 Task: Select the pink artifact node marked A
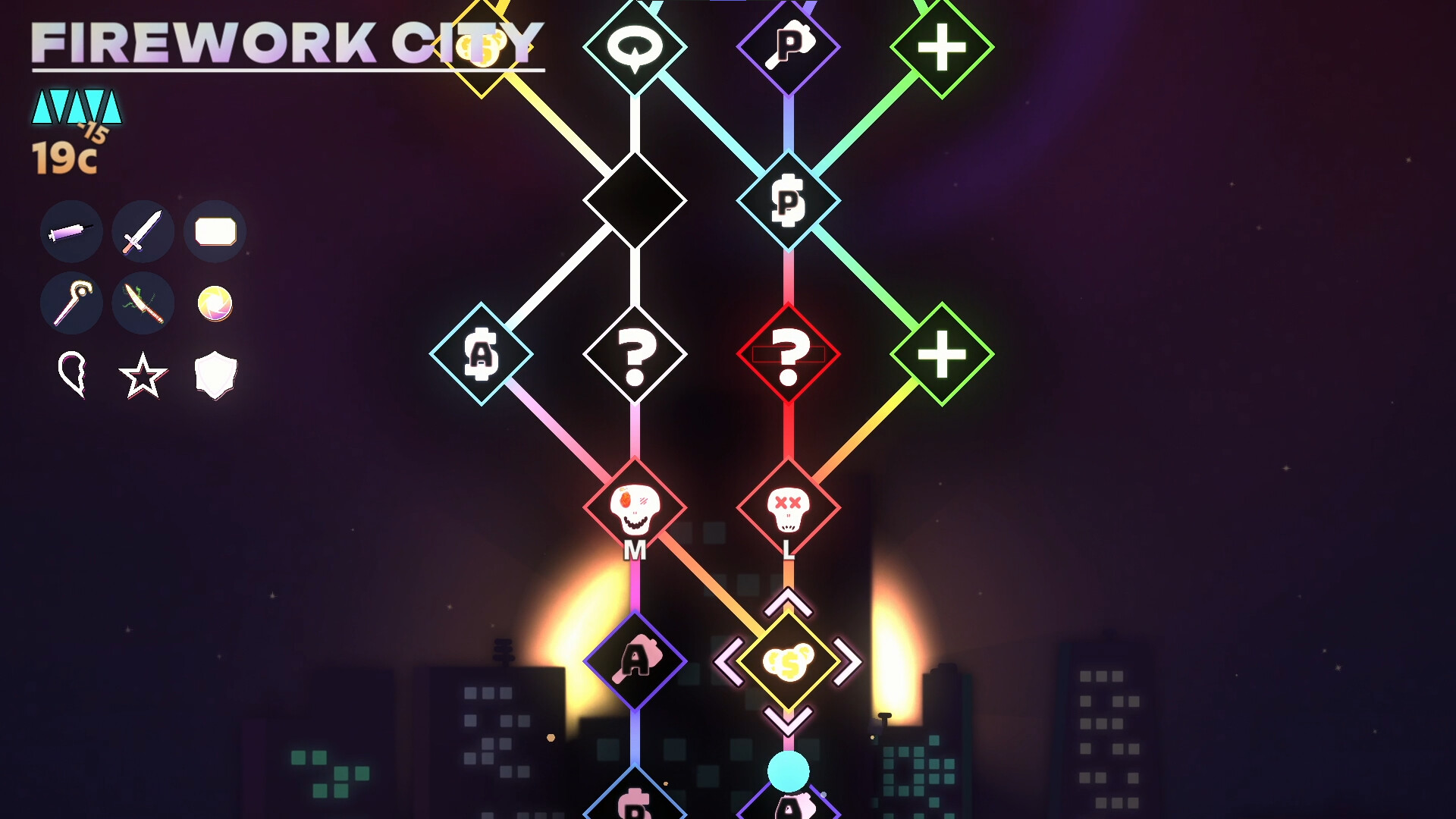click(x=635, y=660)
